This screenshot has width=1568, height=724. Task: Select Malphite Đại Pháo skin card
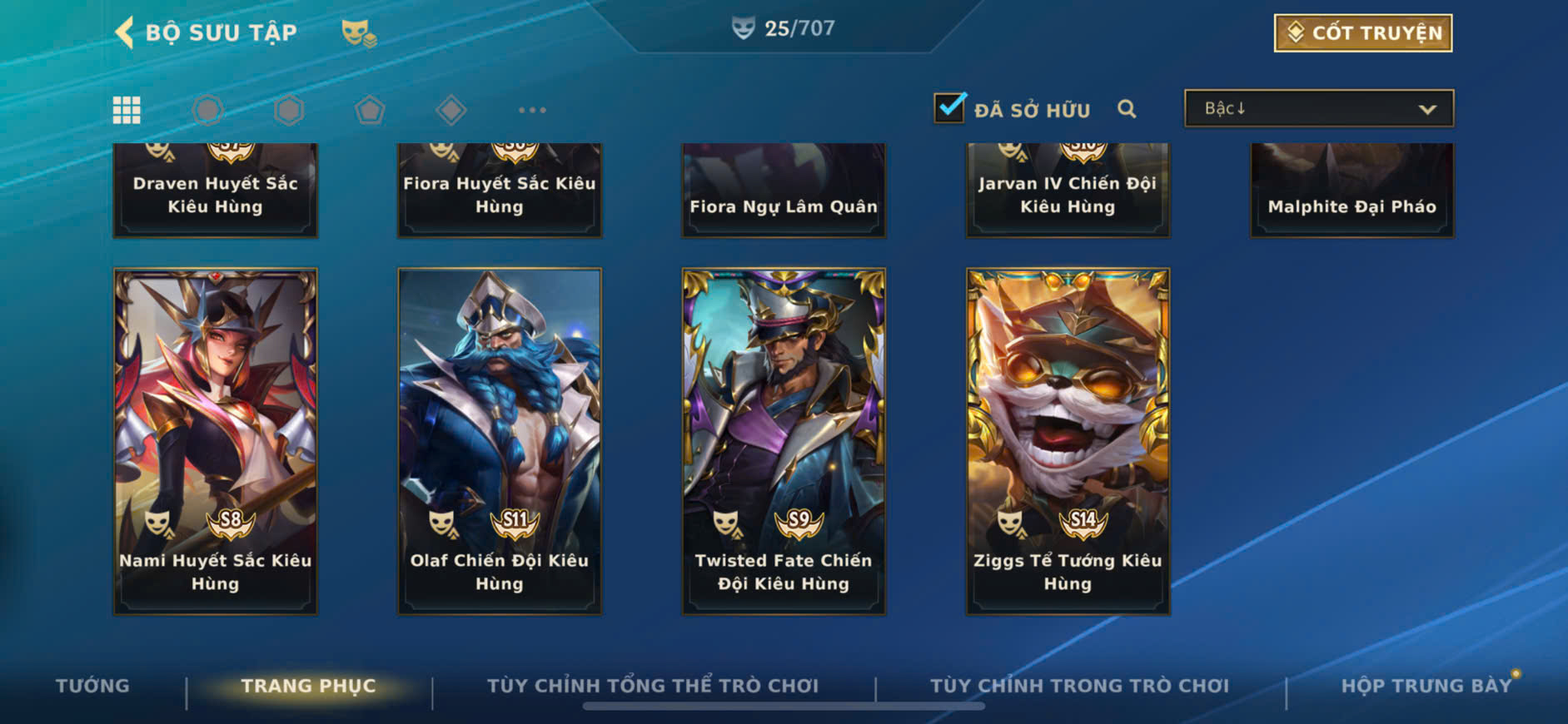point(1351,191)
